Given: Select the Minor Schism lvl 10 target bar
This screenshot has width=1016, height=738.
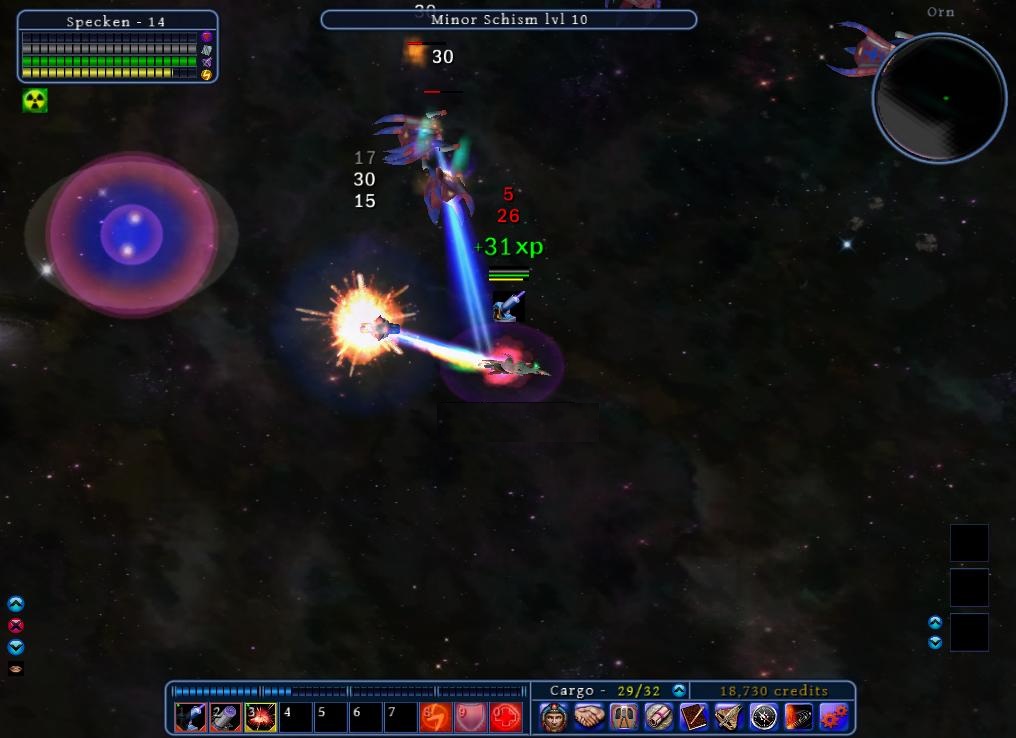Looking at the screenshot, I should 508,19.
